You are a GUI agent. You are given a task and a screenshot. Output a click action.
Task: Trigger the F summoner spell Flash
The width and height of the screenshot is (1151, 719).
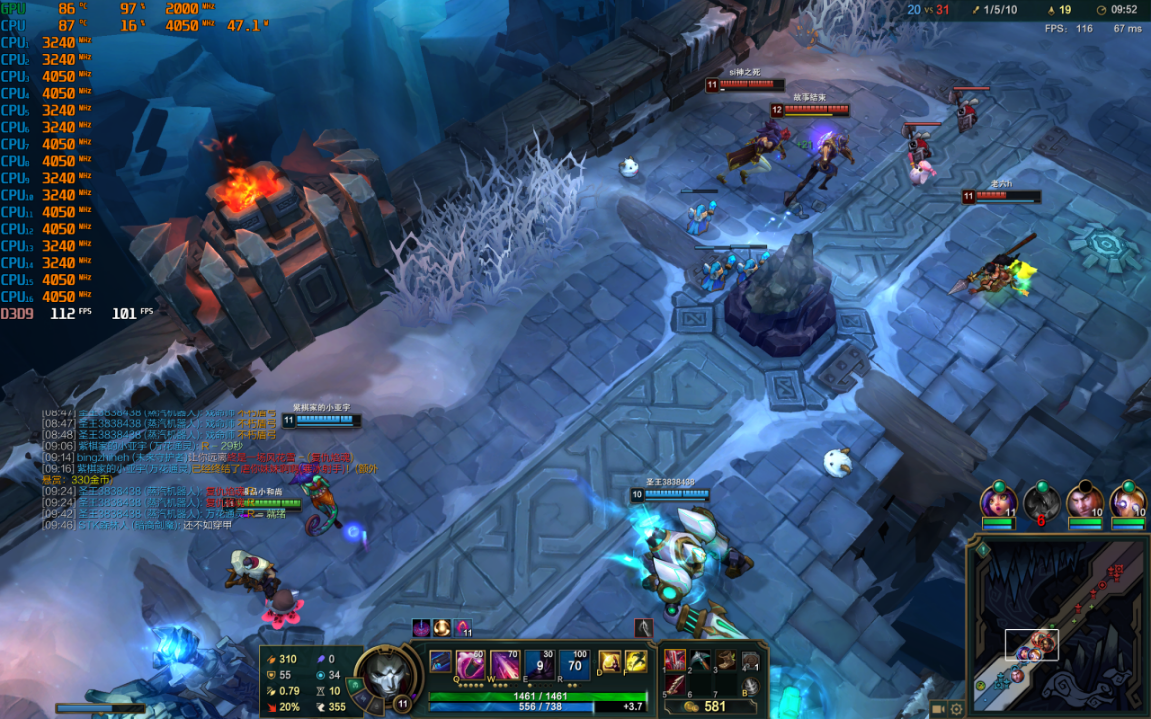point(636,662)
